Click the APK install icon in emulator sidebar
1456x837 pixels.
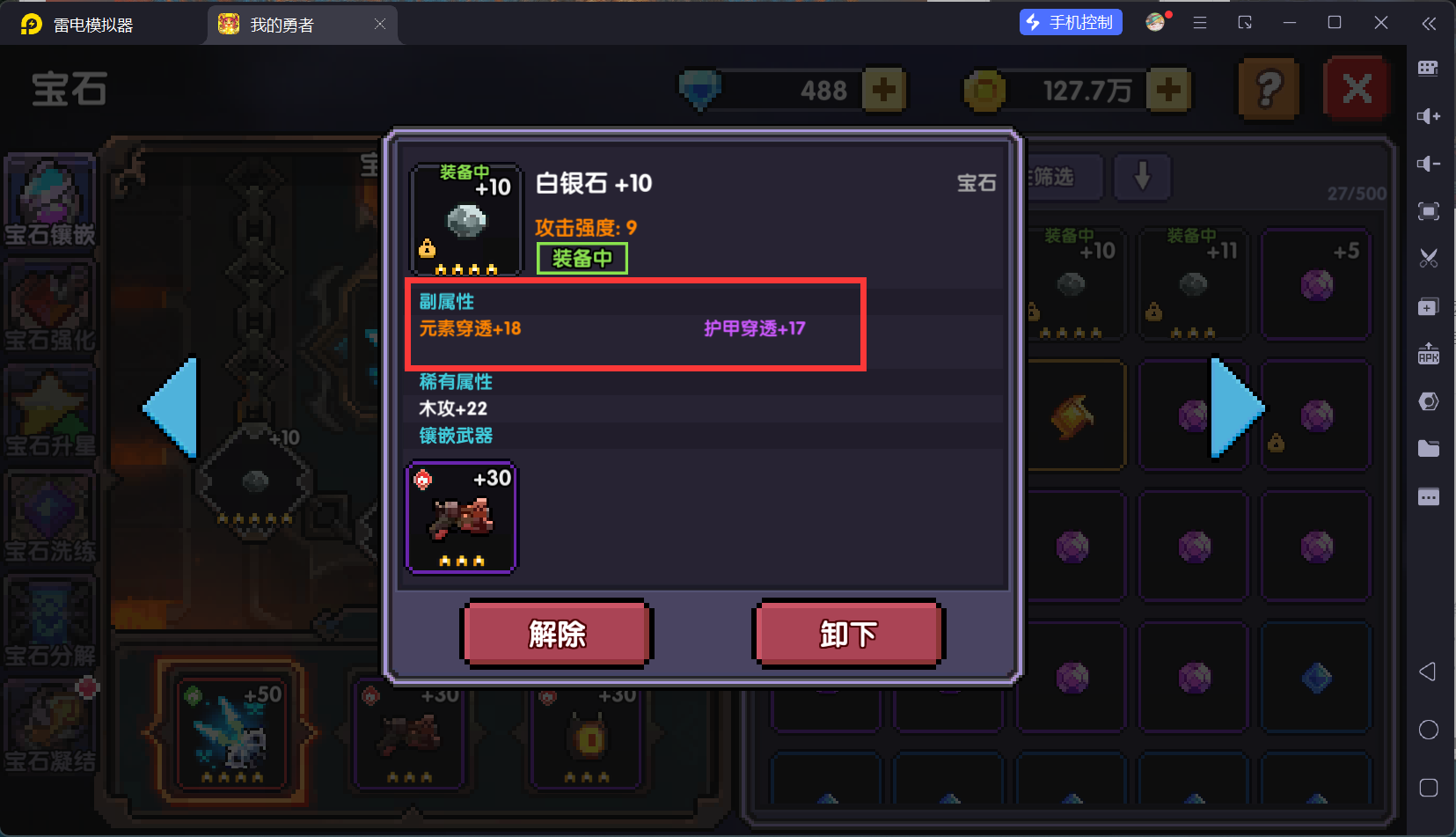(x=1429, y=354)
